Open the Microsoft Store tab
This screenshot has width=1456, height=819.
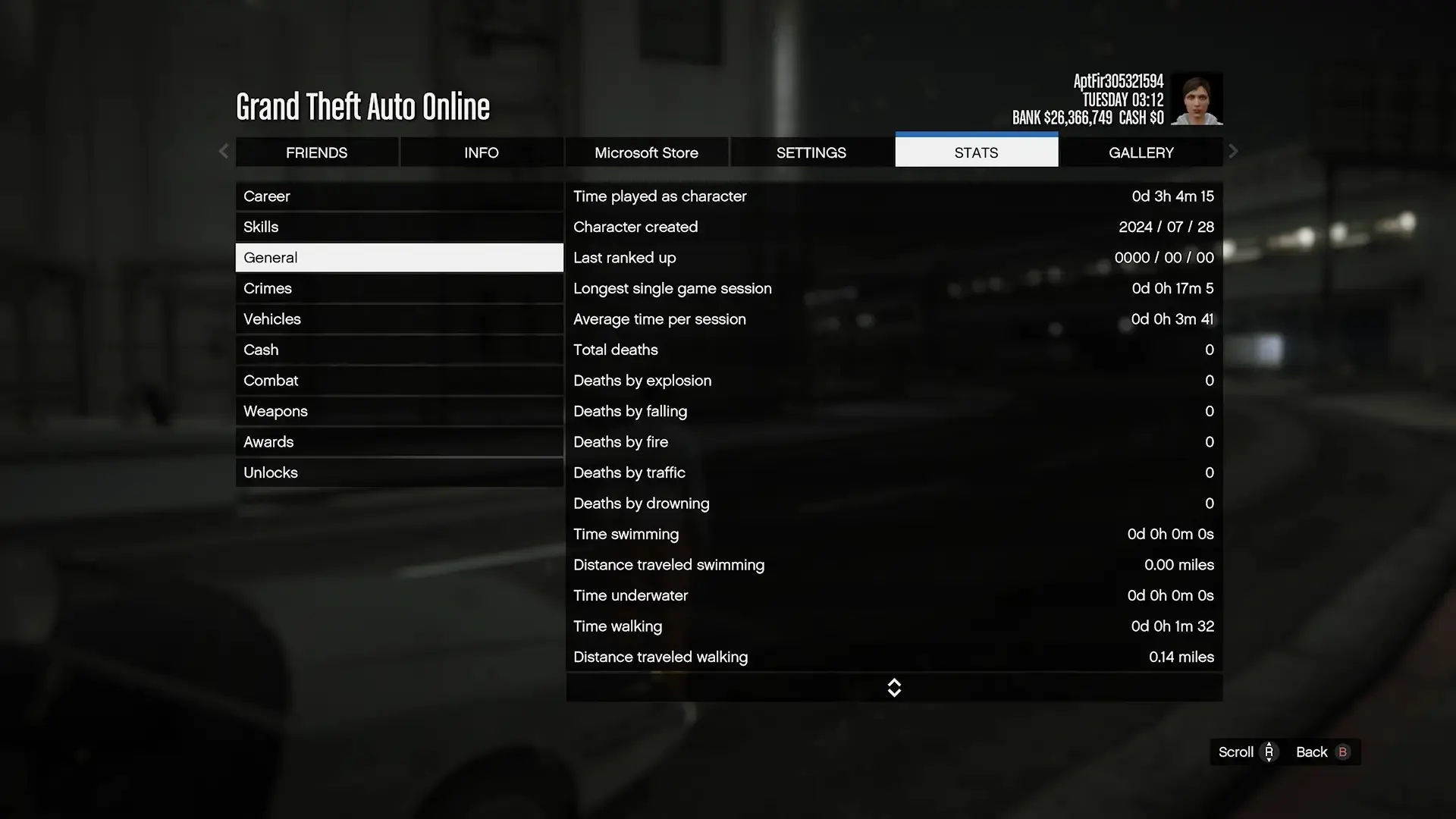646,152
